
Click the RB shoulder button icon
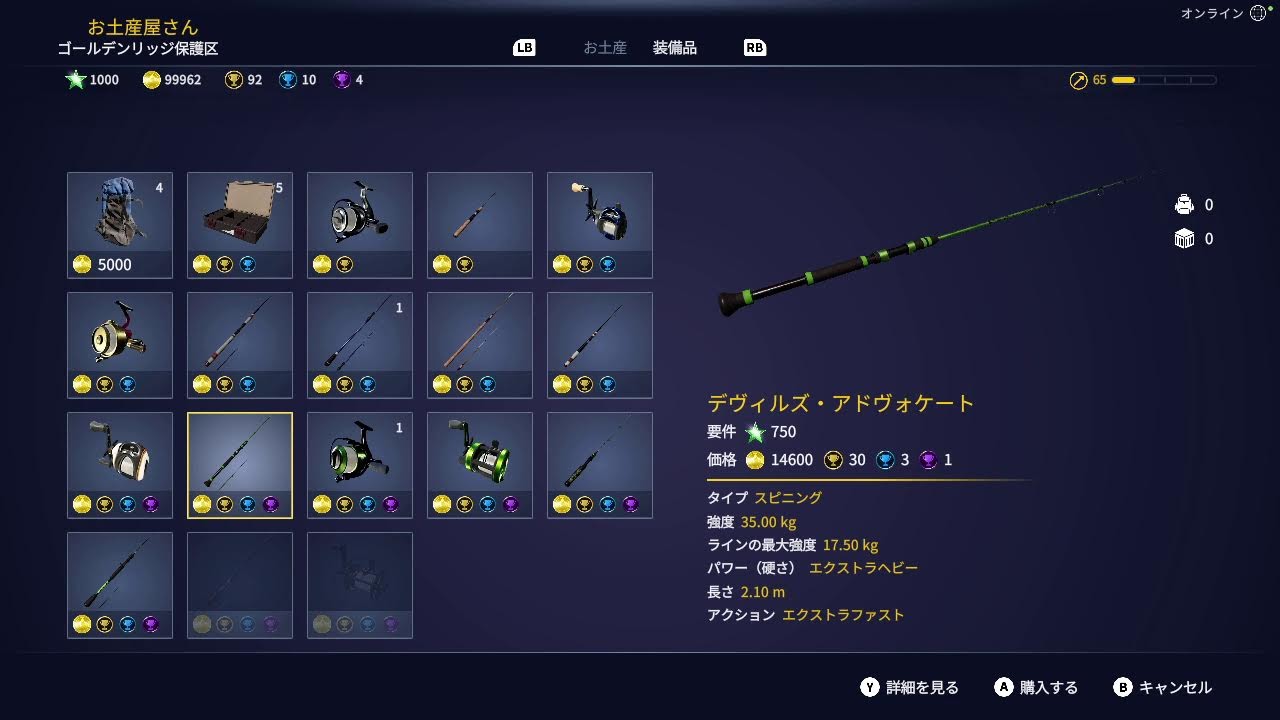point(755,47)
